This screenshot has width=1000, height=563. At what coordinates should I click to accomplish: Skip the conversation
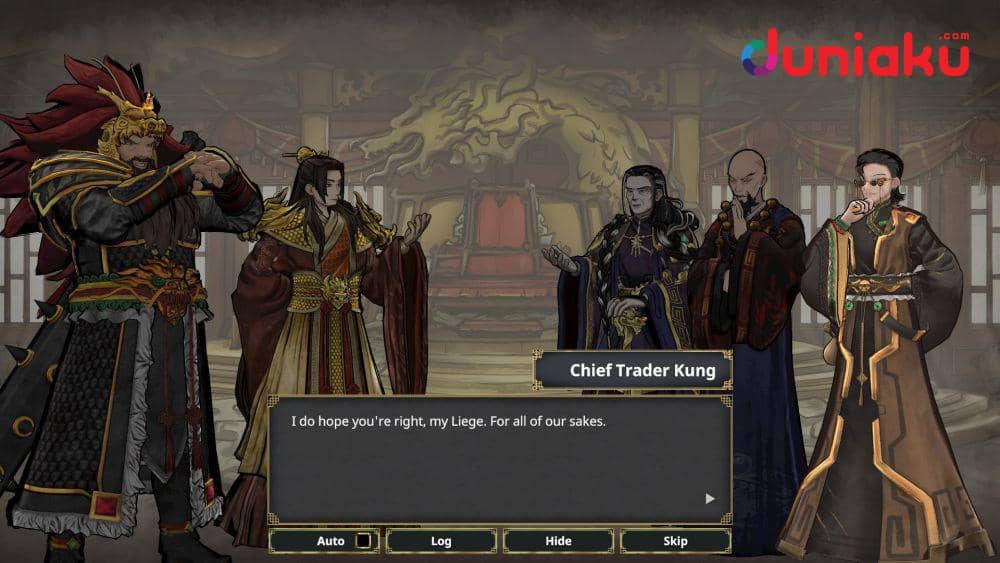tap(675, 541)
